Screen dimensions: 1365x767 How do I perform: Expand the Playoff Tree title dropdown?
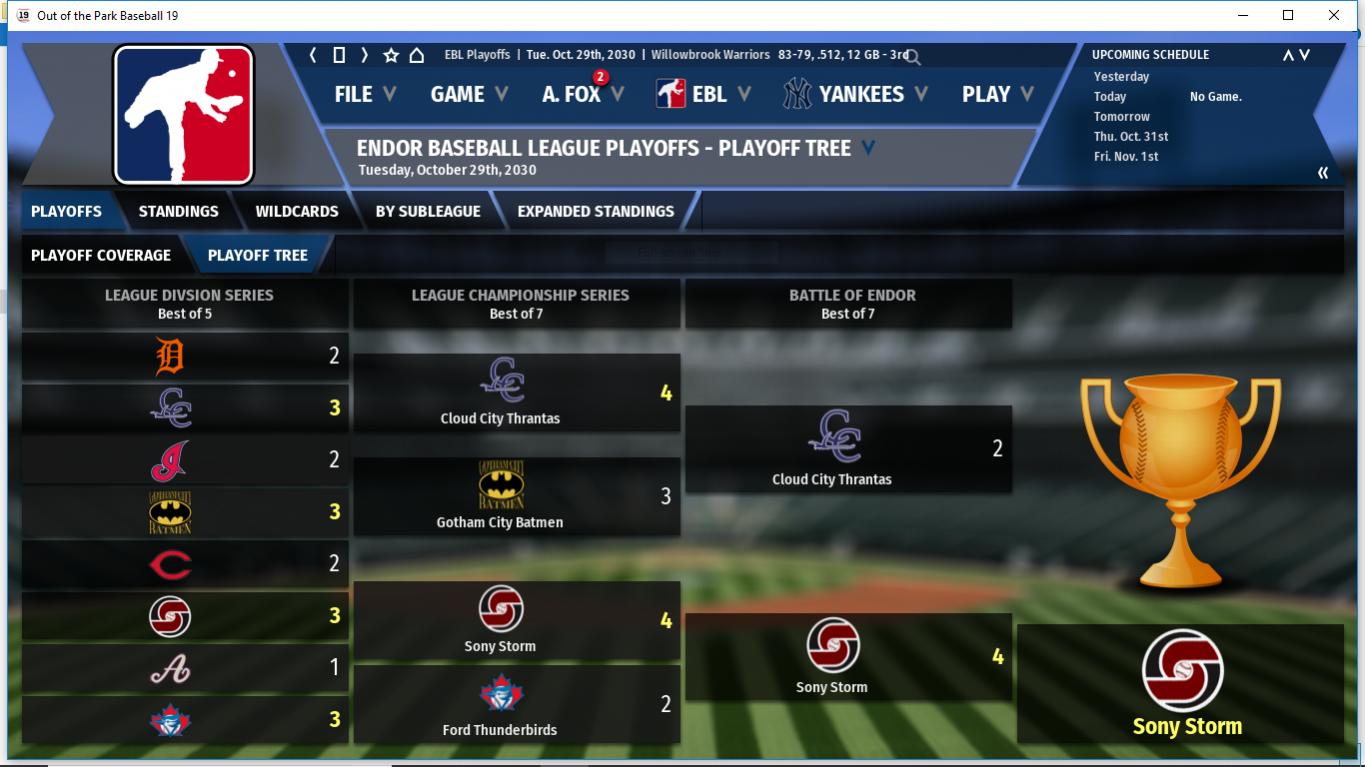tap(868, 148)
